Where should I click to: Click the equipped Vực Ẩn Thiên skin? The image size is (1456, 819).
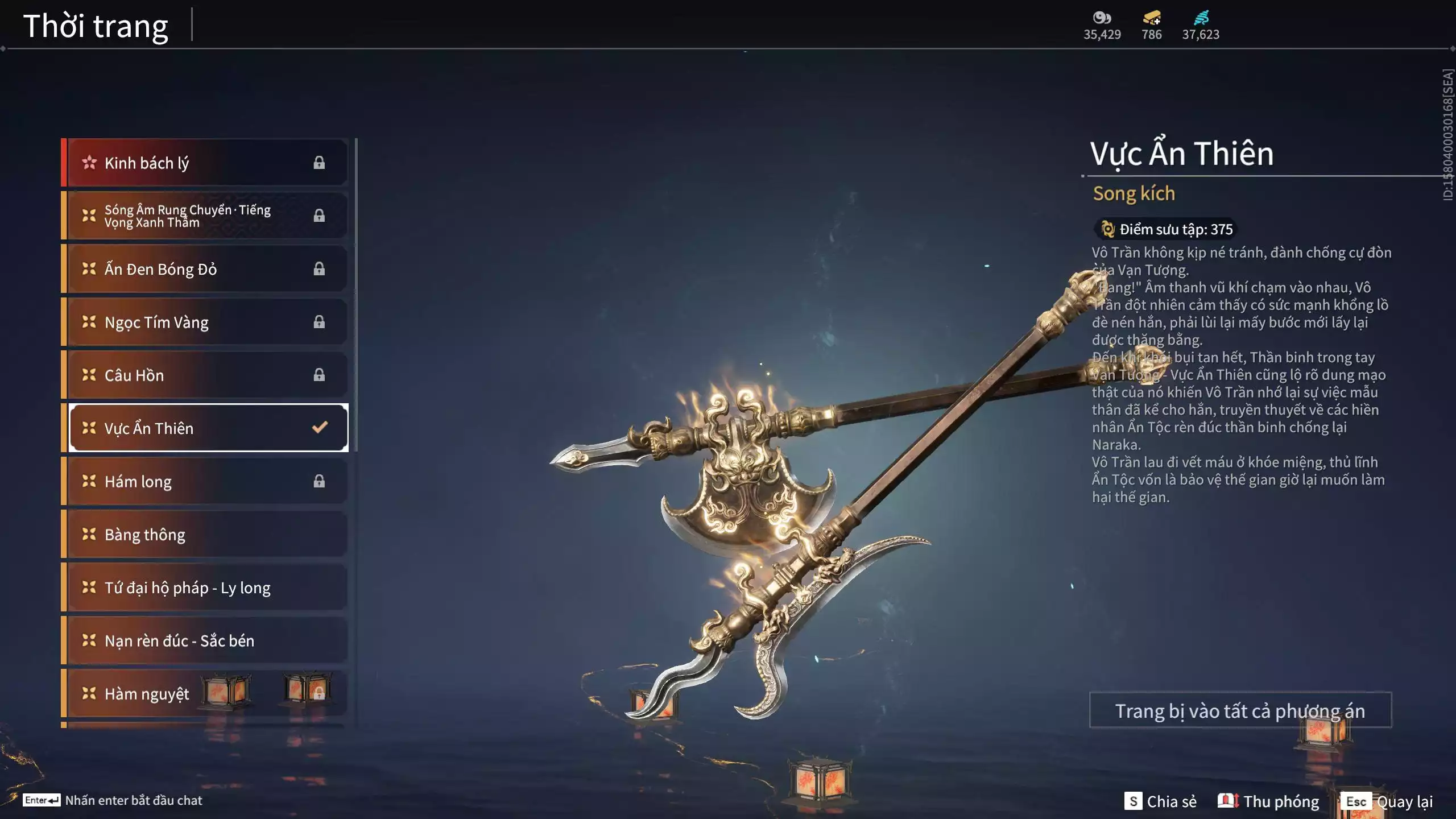[207, 428]
